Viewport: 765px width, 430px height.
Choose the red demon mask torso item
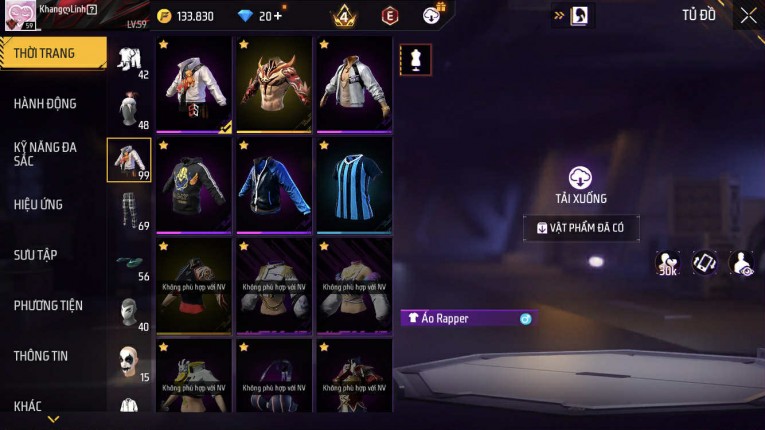[x=274, y=85]
